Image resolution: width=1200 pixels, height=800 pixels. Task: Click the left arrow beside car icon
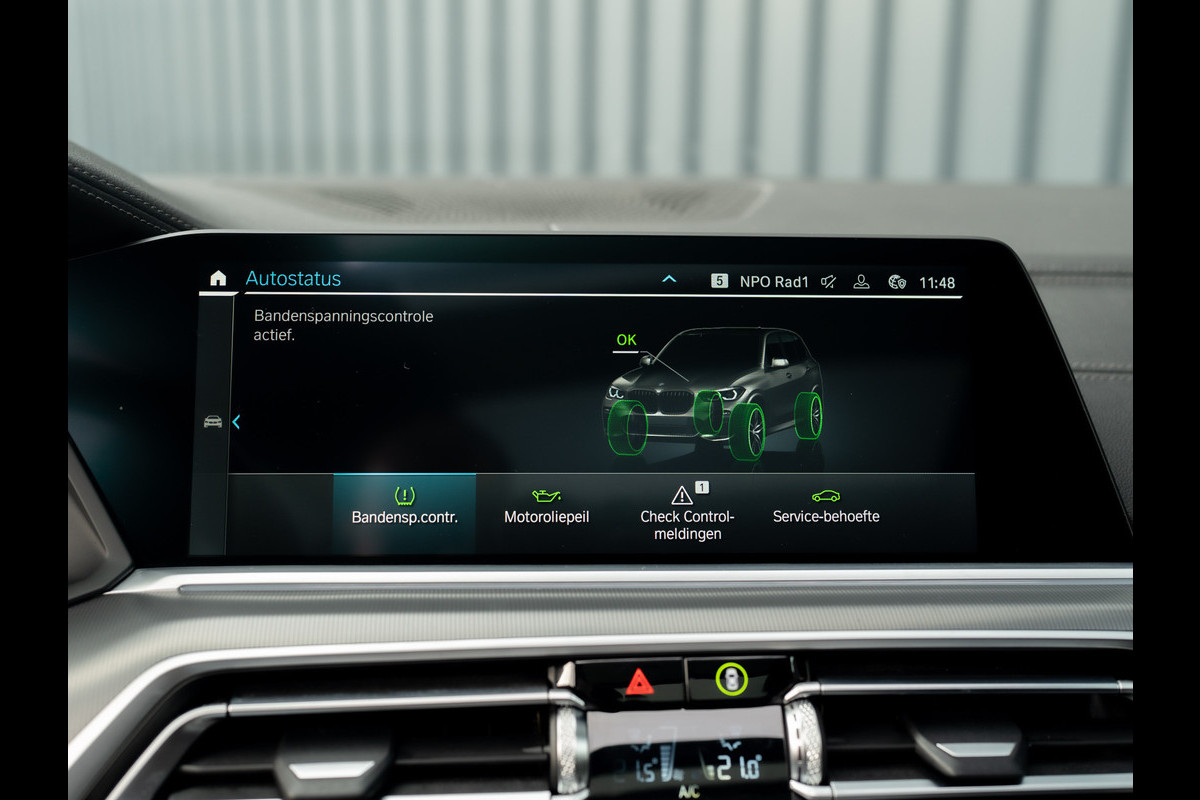click(236, 422)
